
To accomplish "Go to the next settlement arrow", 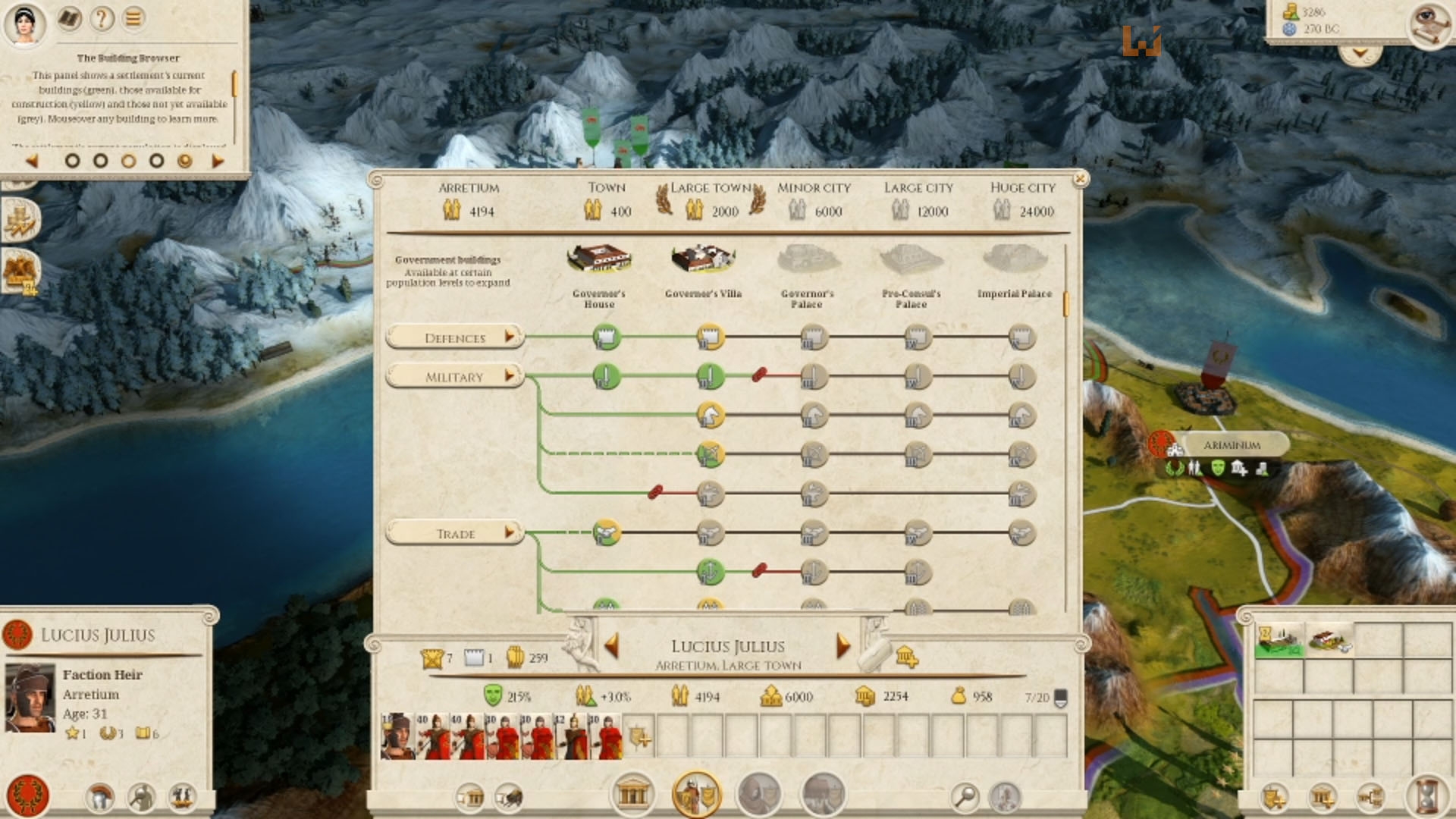I will [843, 646].
